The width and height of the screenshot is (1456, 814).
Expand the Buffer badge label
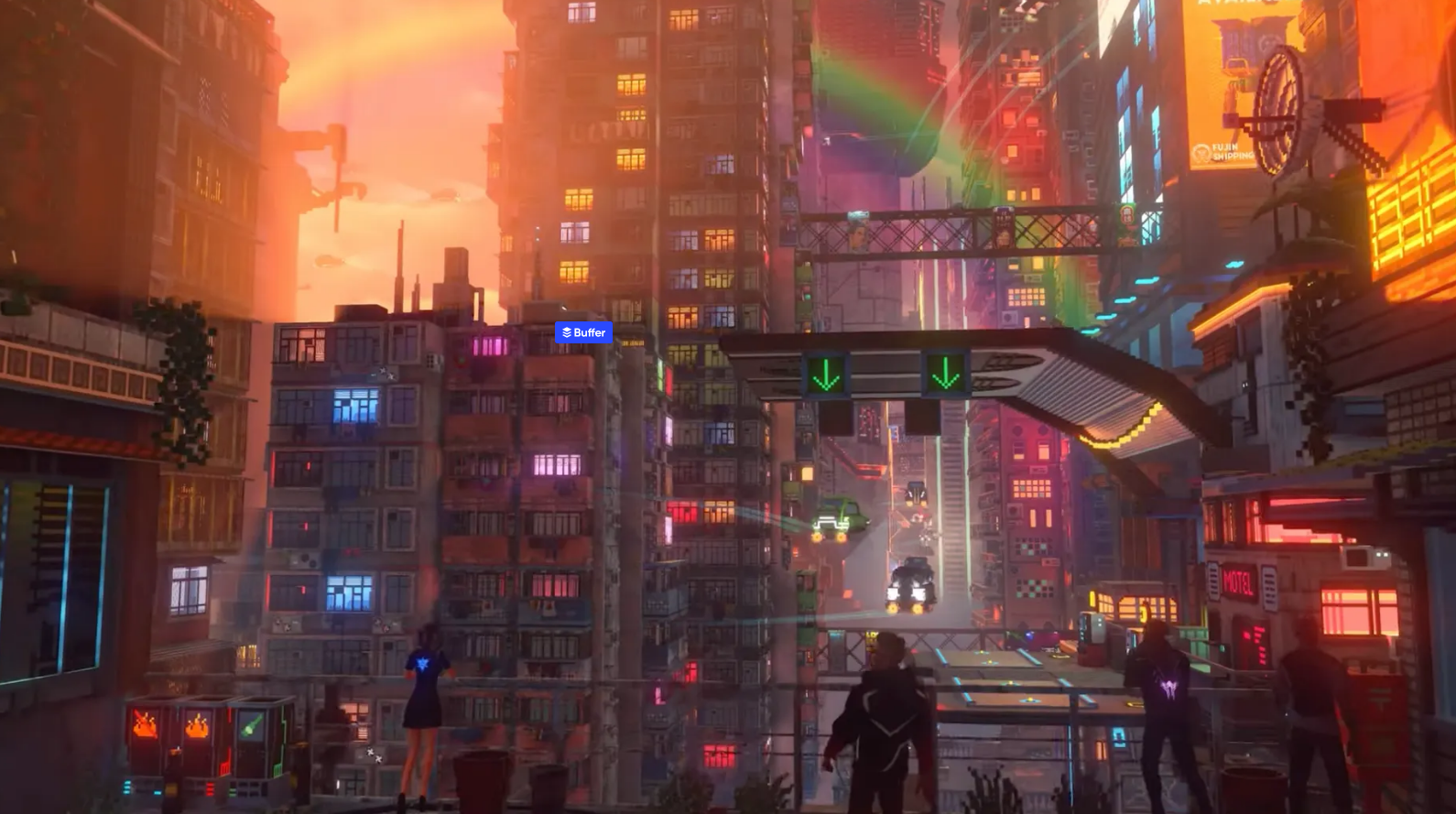point(584,333)
